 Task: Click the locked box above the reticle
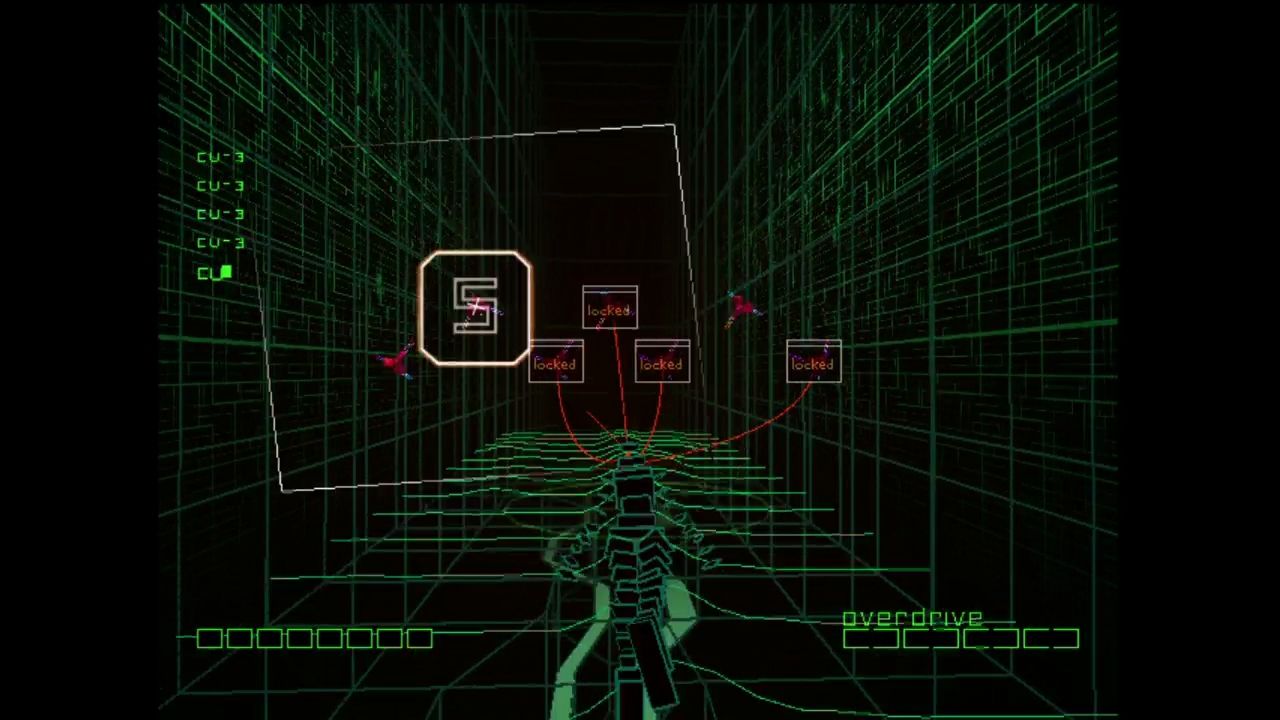click(609, 308)
